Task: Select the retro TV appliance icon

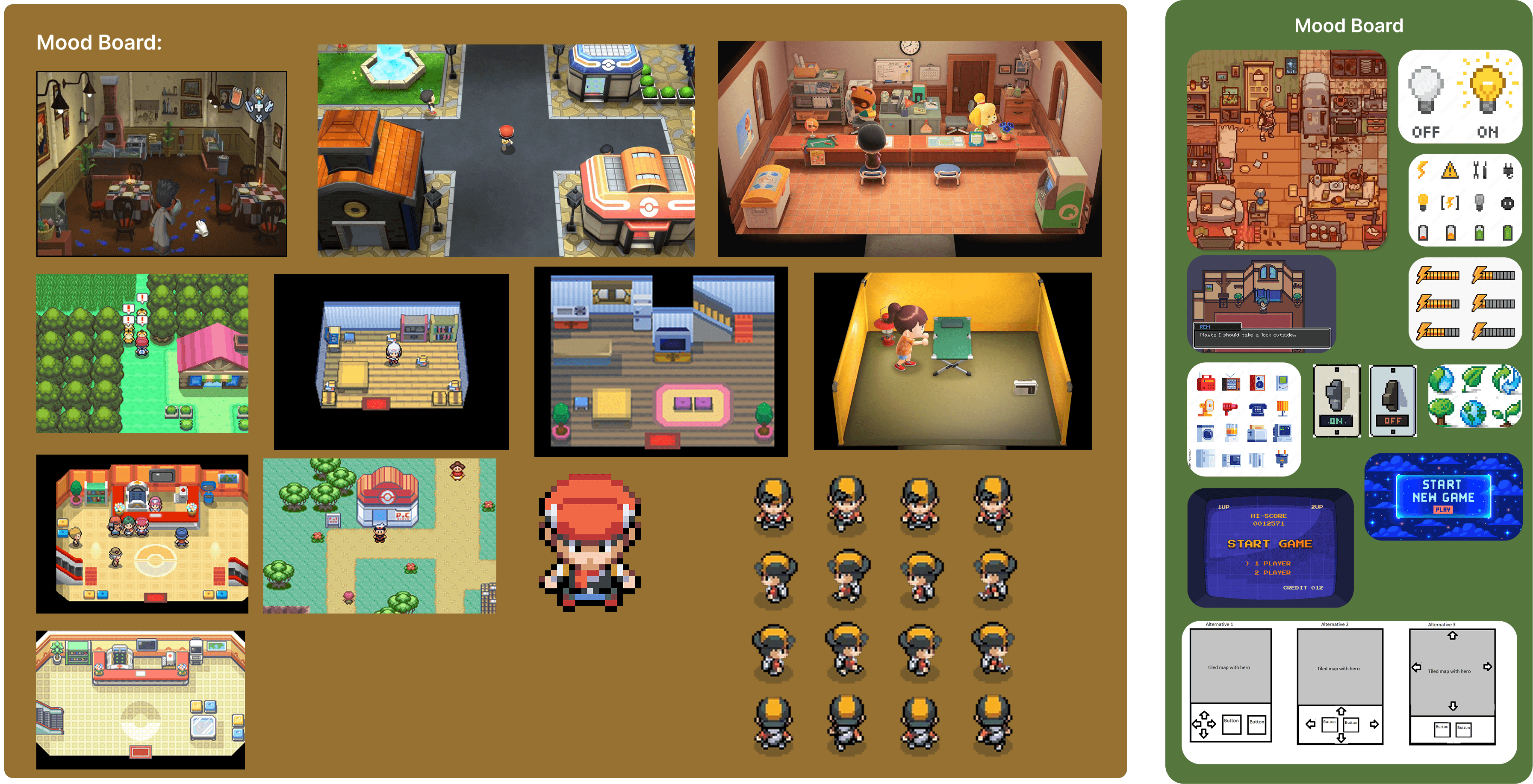Action: coord(1231,384)
